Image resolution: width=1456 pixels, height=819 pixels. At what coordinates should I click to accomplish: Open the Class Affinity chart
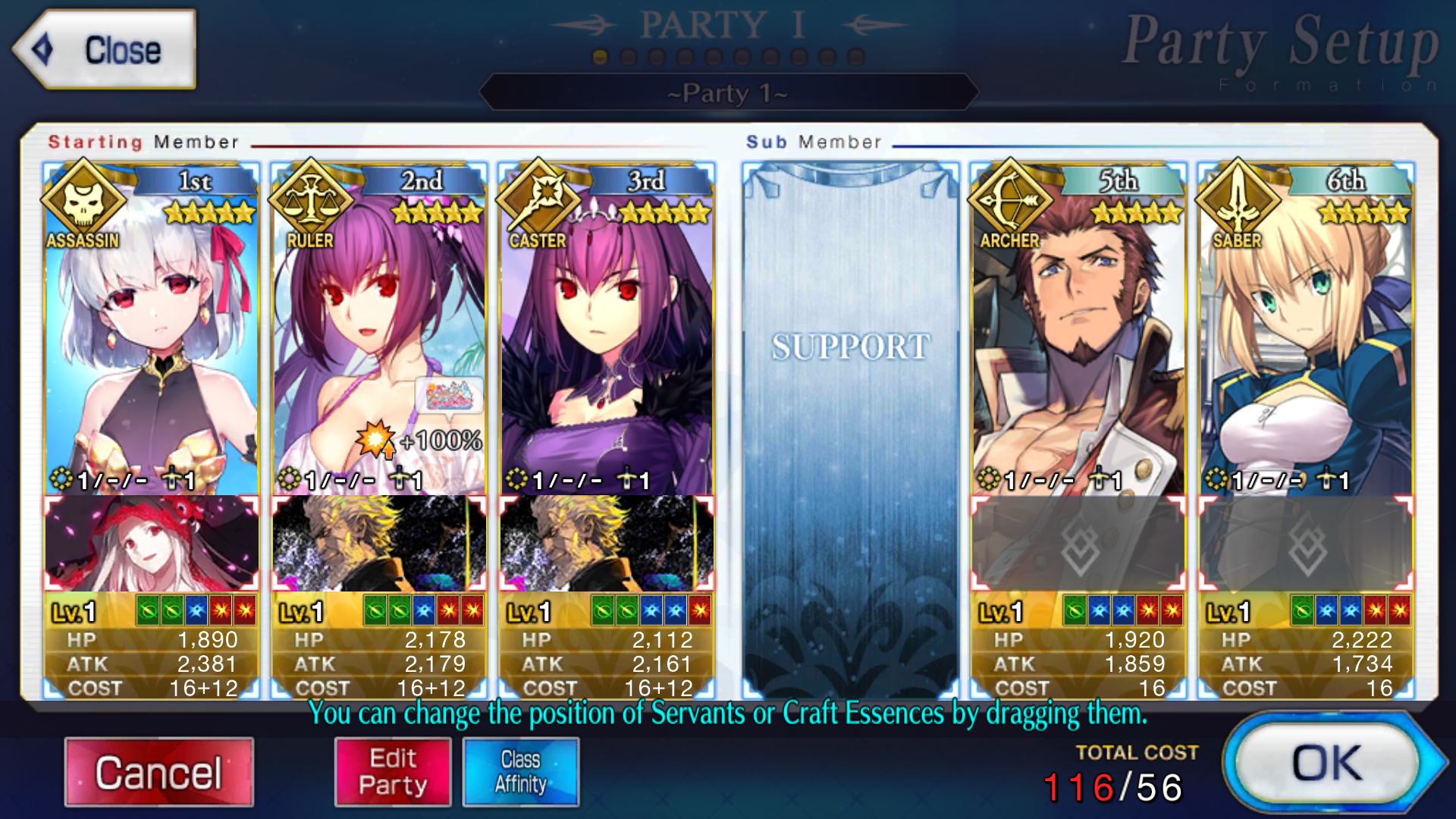(520, 770)
